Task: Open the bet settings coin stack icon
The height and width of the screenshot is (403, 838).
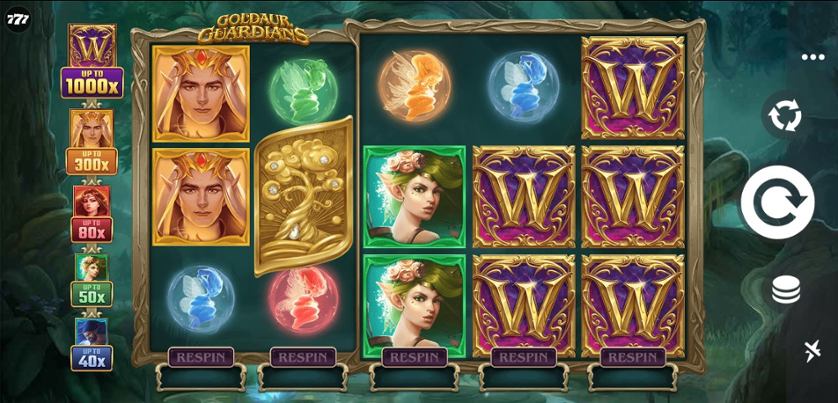Action: pyautogui.click(x=786, y=291)
